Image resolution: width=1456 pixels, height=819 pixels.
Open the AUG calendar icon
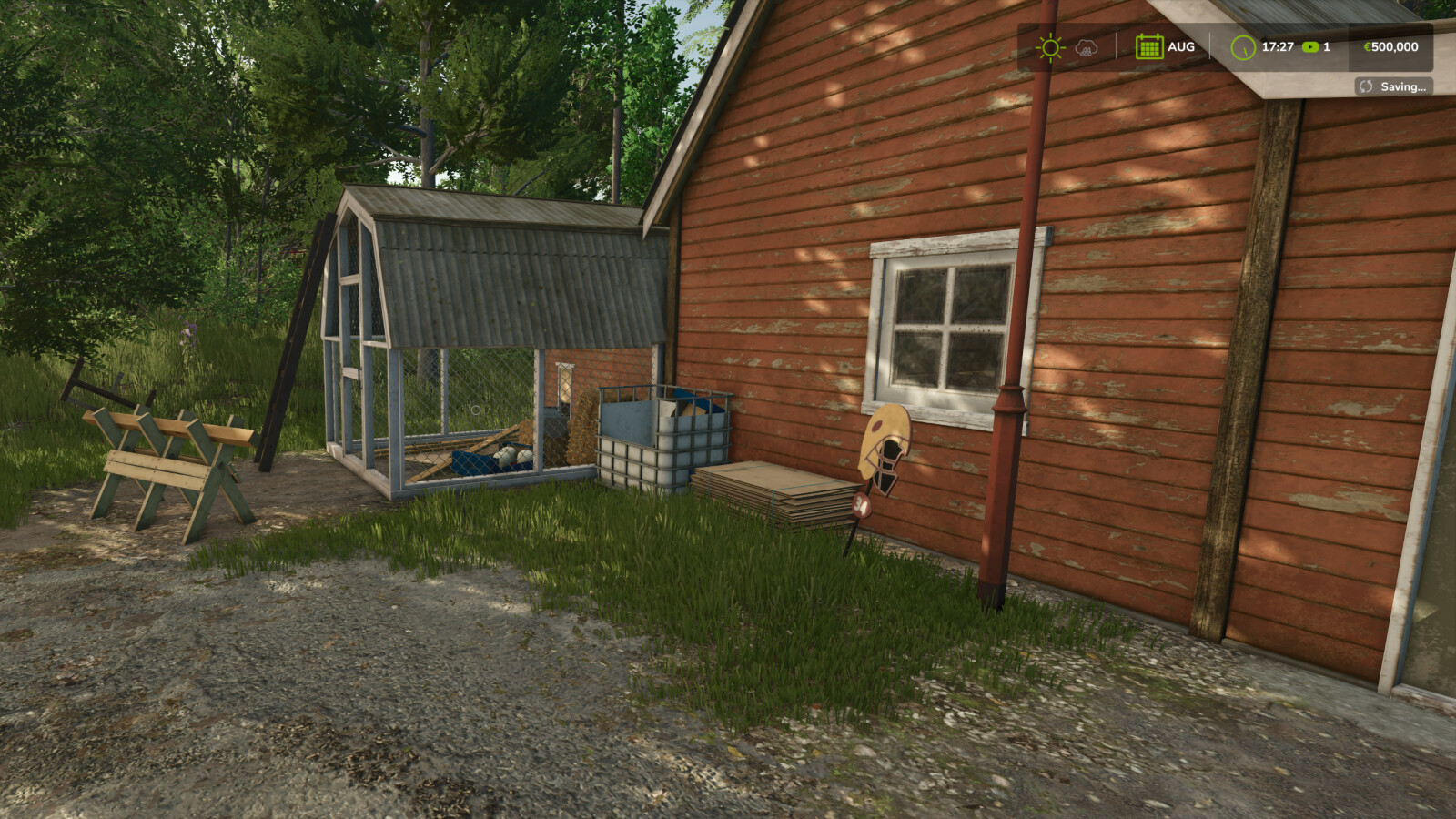[1149, 46]
